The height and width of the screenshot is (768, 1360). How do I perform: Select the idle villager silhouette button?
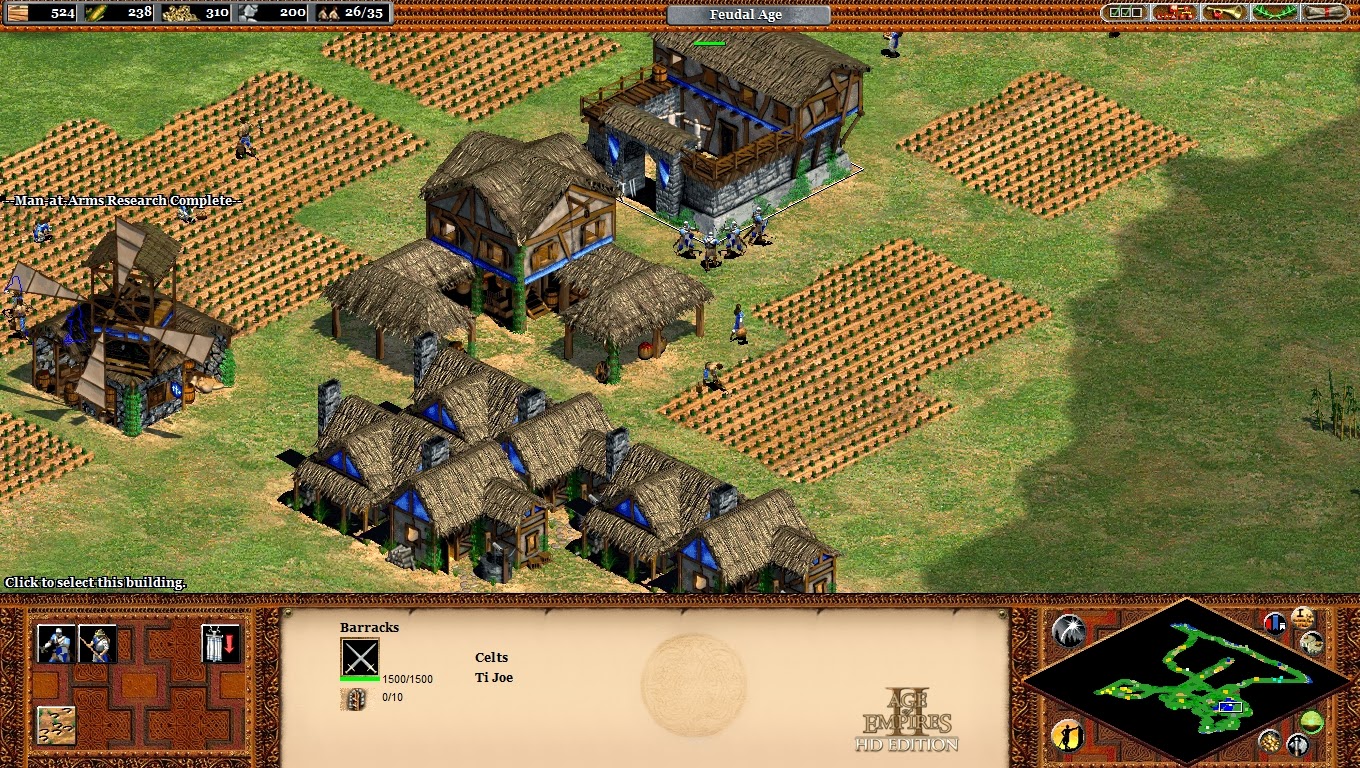point(1067,737)
